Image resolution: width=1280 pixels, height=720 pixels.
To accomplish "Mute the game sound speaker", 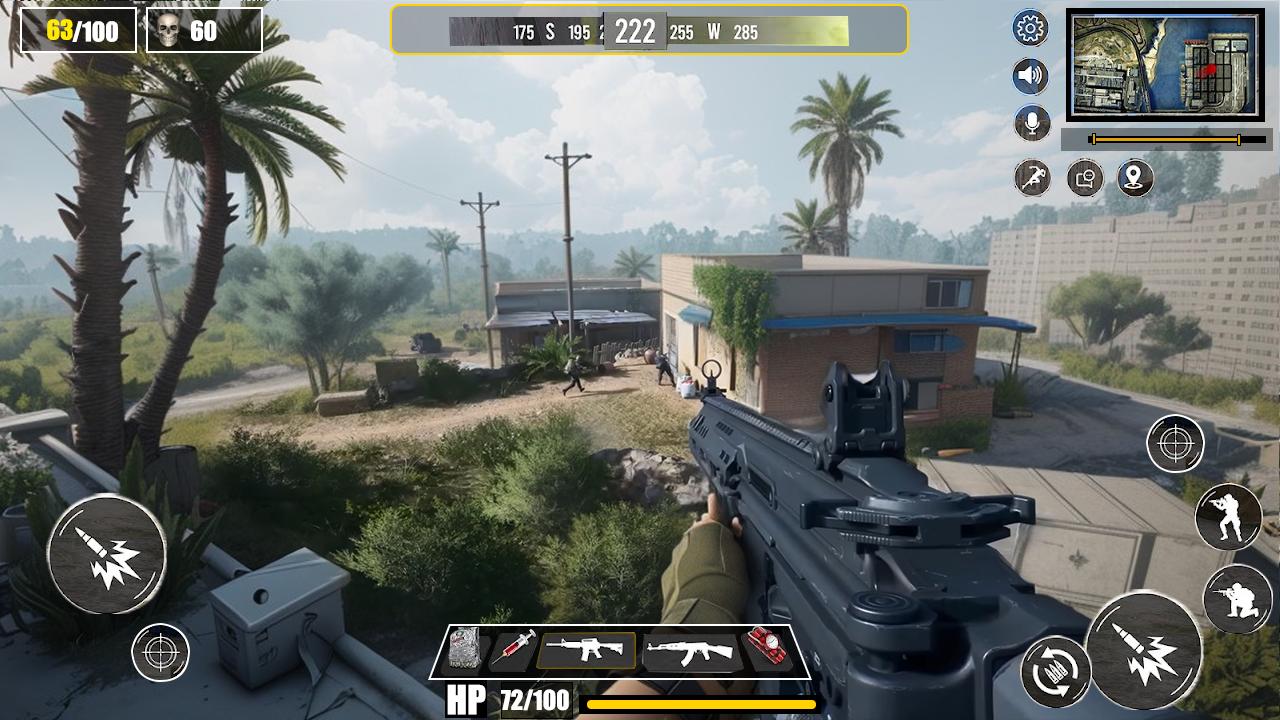I will point(1034,75).
